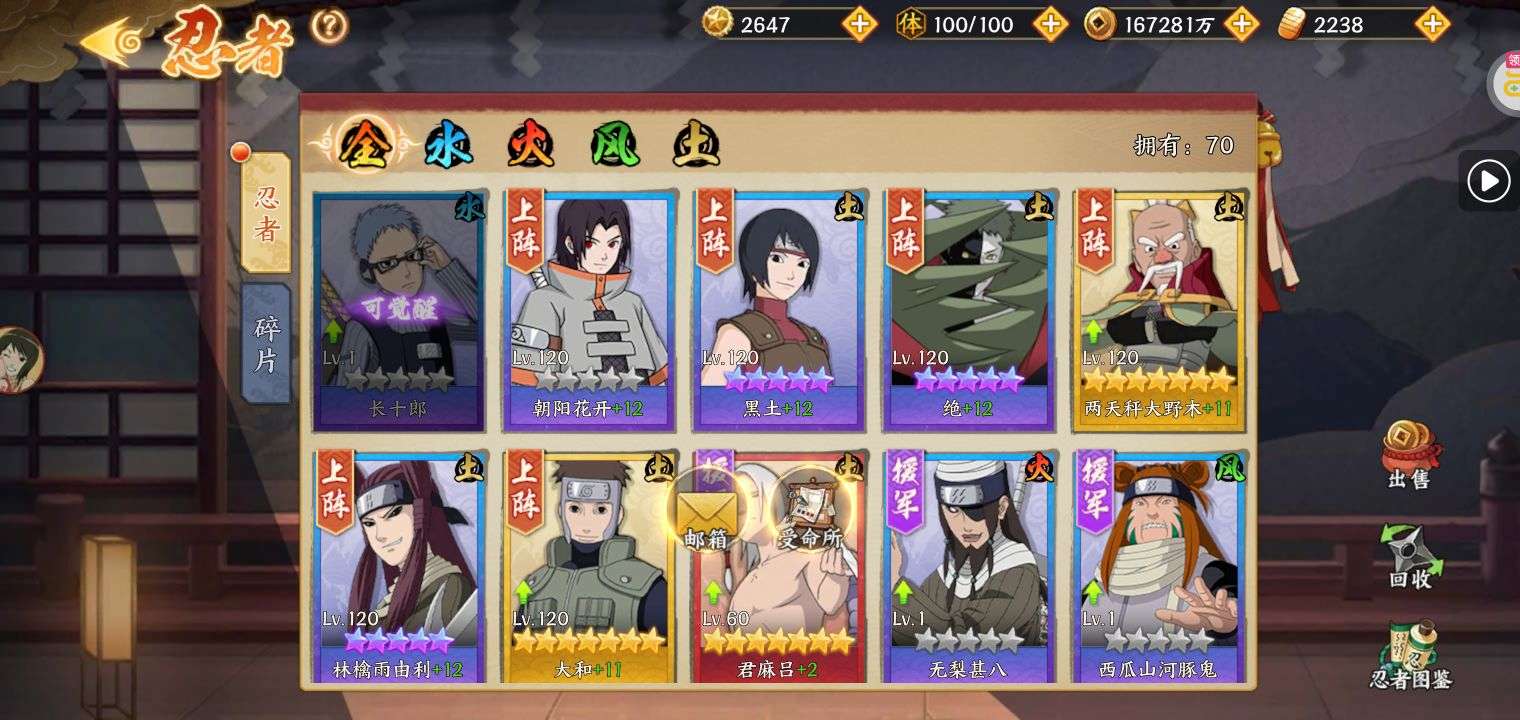The image size is (1520, 720).
Task: Select the 忍者 ninja tab
Action: [265, 213]
